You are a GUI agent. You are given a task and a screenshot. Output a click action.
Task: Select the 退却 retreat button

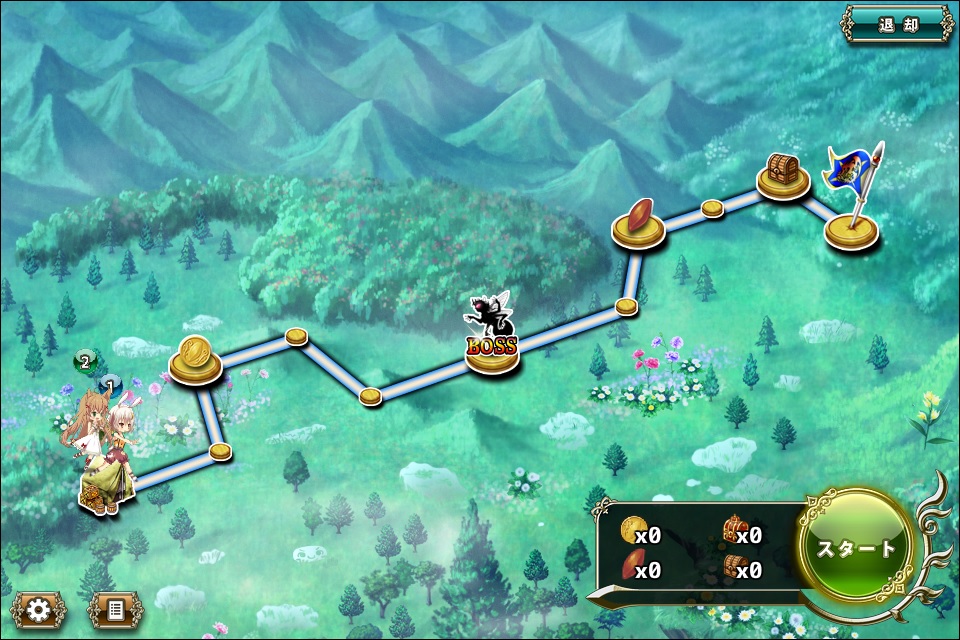(897, 25)
